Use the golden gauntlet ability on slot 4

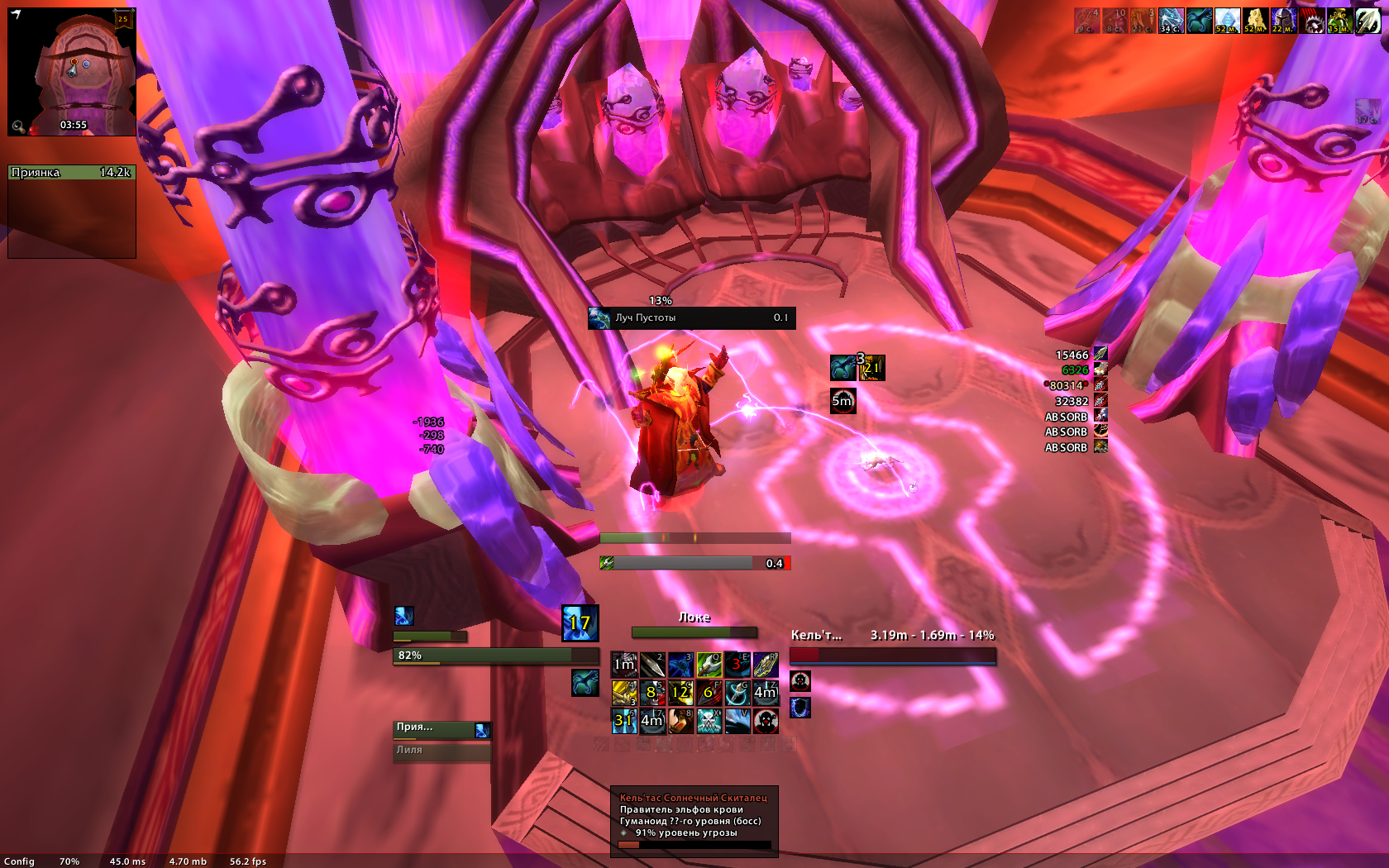click(x=624, y=693)
